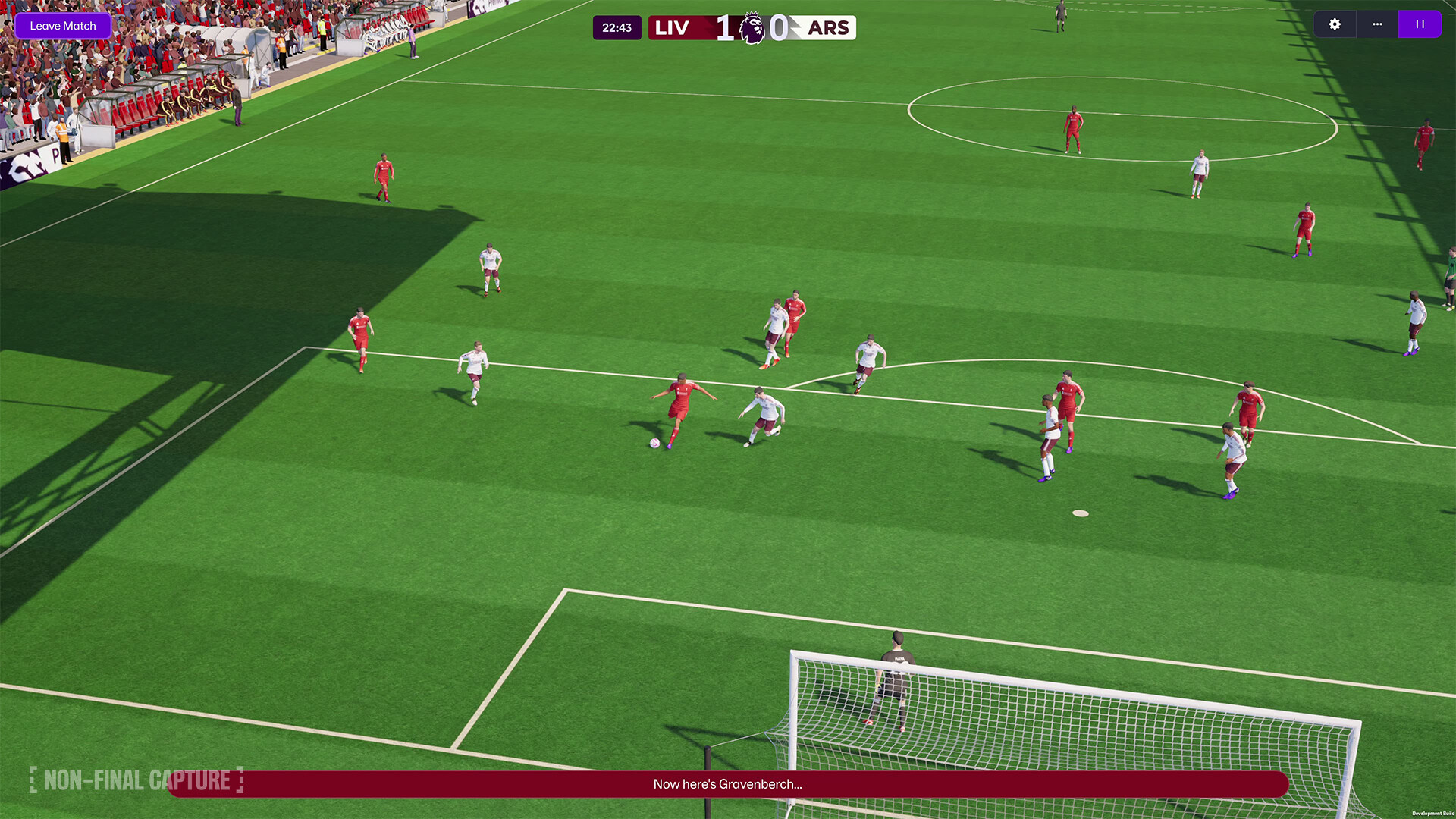Image resolution: width=1456 pixels, height=819 pixels.
Task: Click Liverpool's score of 1 on the scoreboard
Action: (x=723, y=27)
